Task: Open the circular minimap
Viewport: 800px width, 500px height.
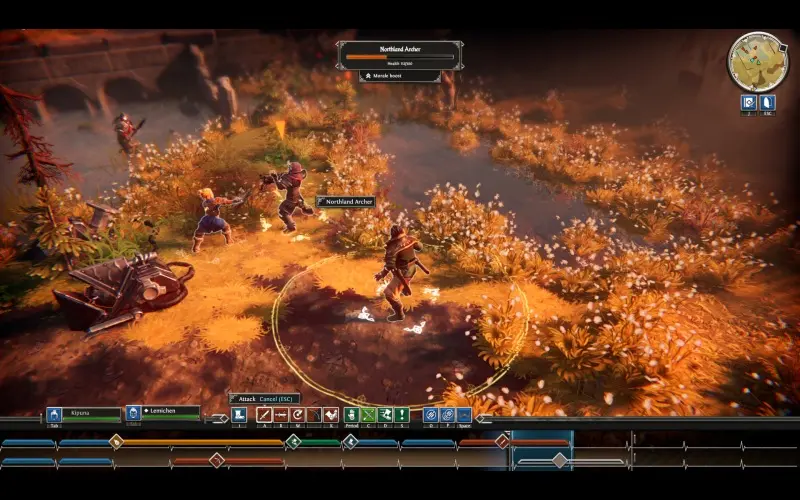Action: [757, 62]
